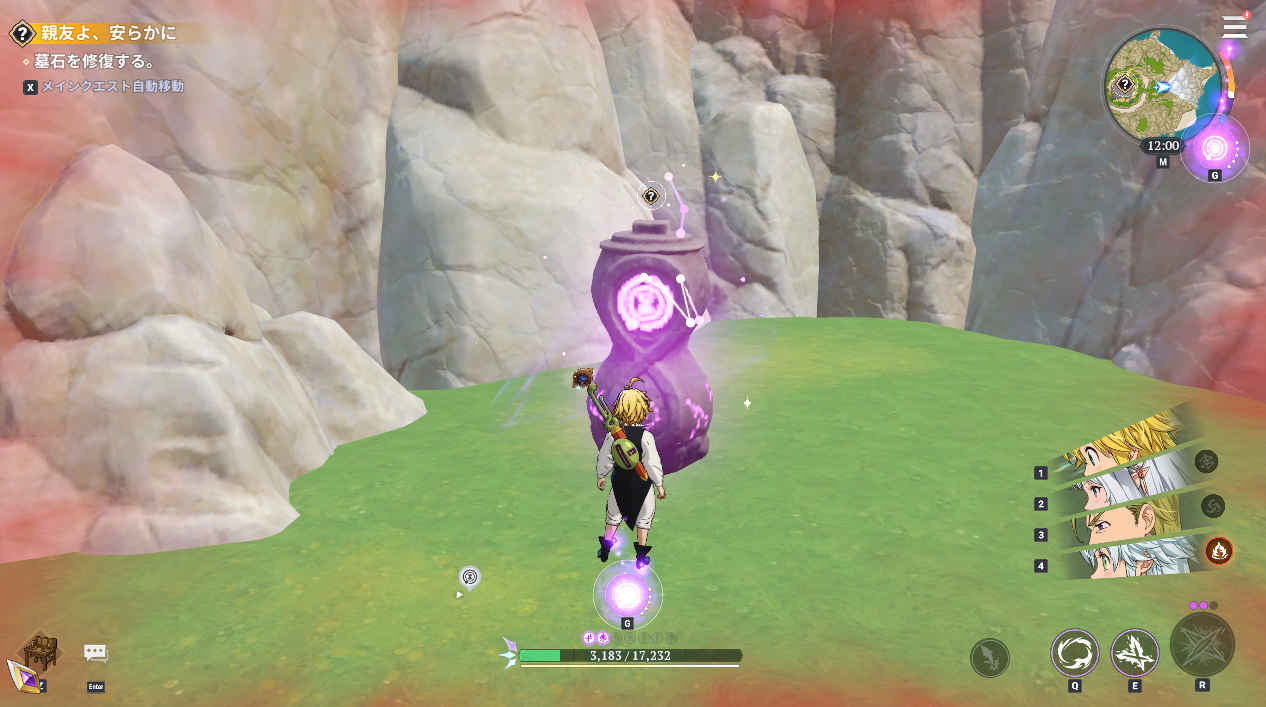Activate the swirl skill icon
Viewport: 1266px width, 707px height.
pos(1074,653)
